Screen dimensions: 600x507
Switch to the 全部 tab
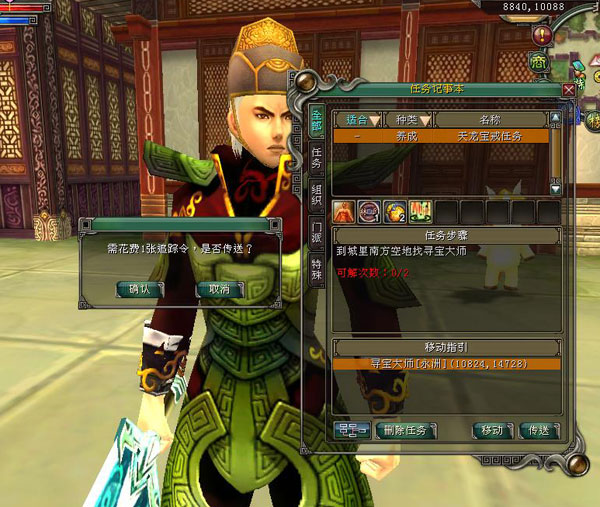pyautogui.click(x=316, y=117)
